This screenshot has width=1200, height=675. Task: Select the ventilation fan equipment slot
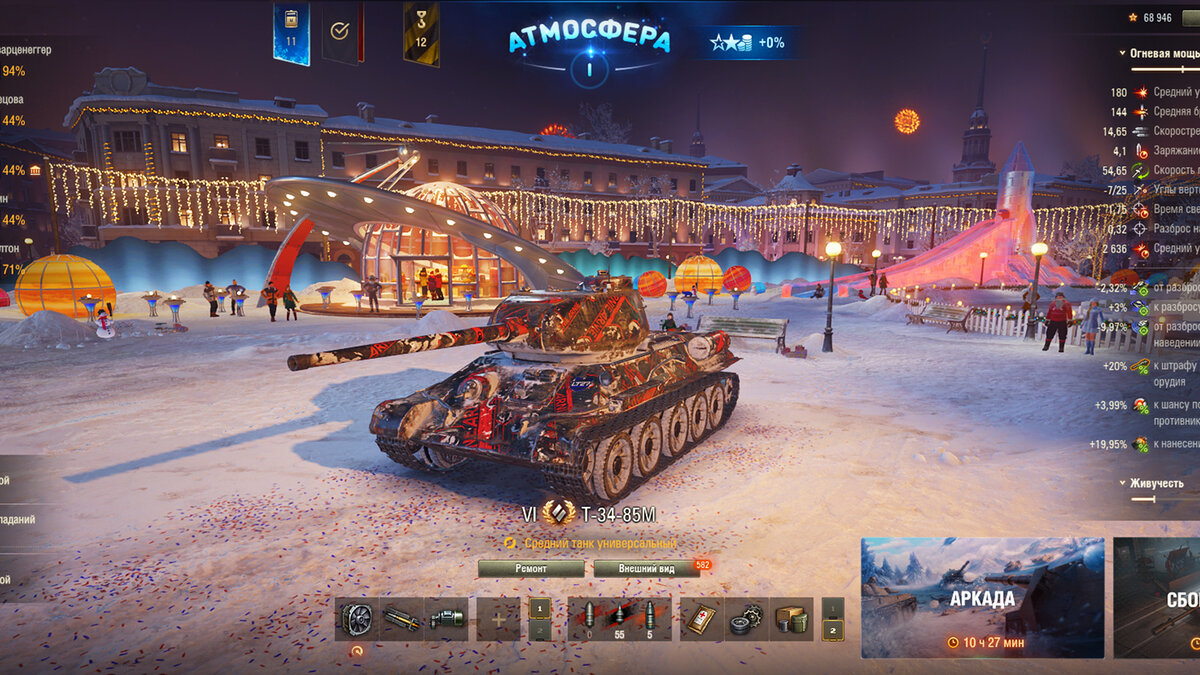pos(356,619)
